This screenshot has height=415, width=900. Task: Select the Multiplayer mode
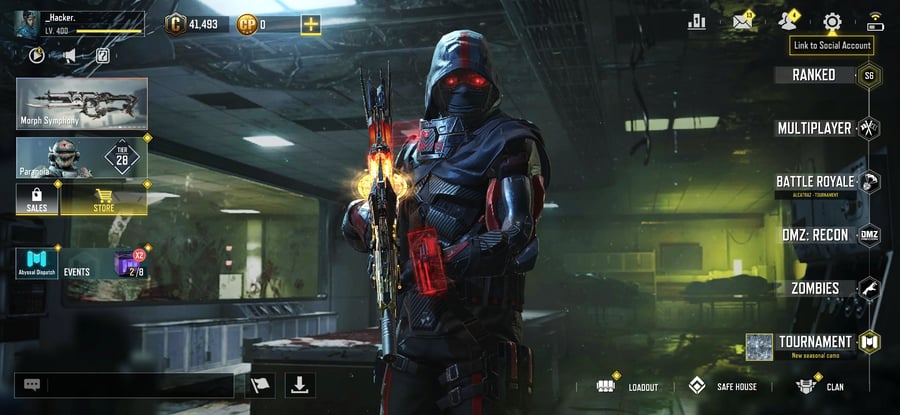(816, 128)
